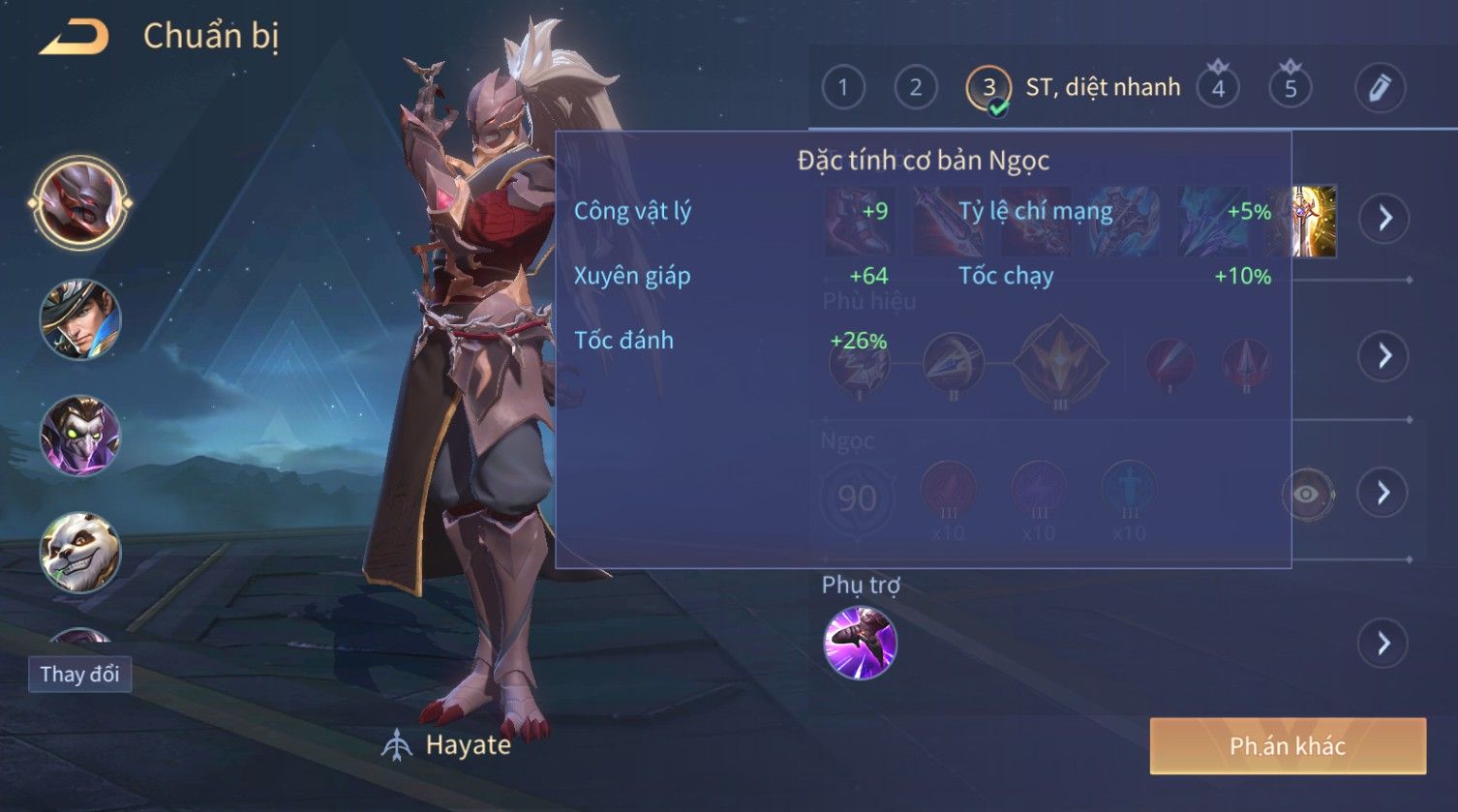Select preset slot 1
1458x812 pixels.
(x=843, y=88)
